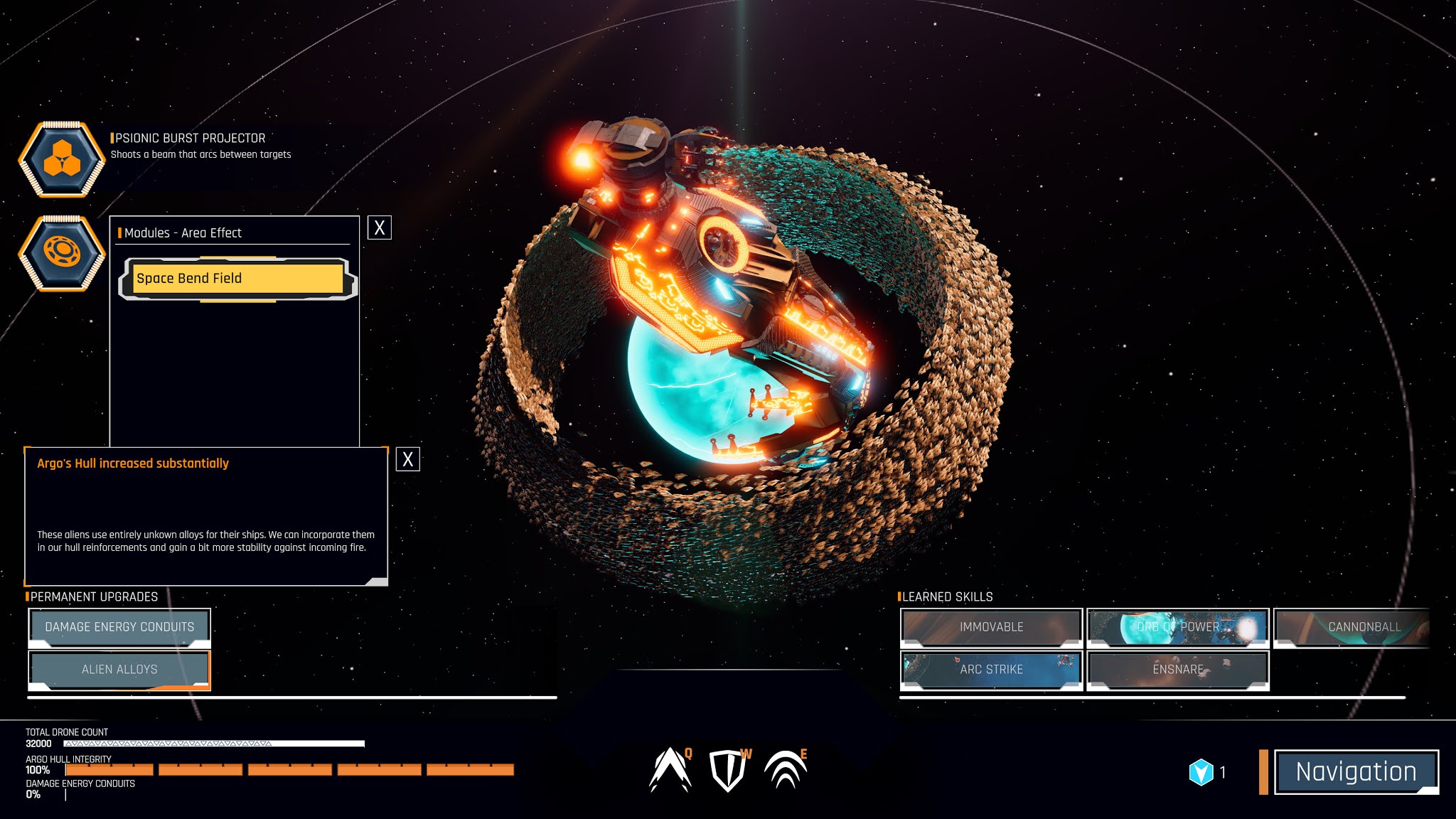Activate the arrowhead attack formation icon
The width and height of the screenshot is (1456, 819).
coord(670,771)
